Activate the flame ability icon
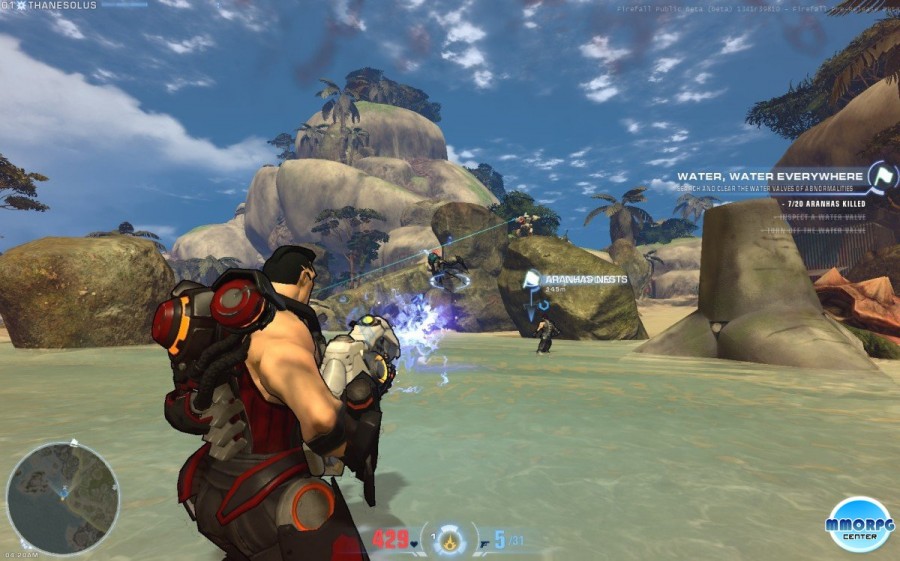This screenshot has height=561, width=900. [x=450, y=541]
